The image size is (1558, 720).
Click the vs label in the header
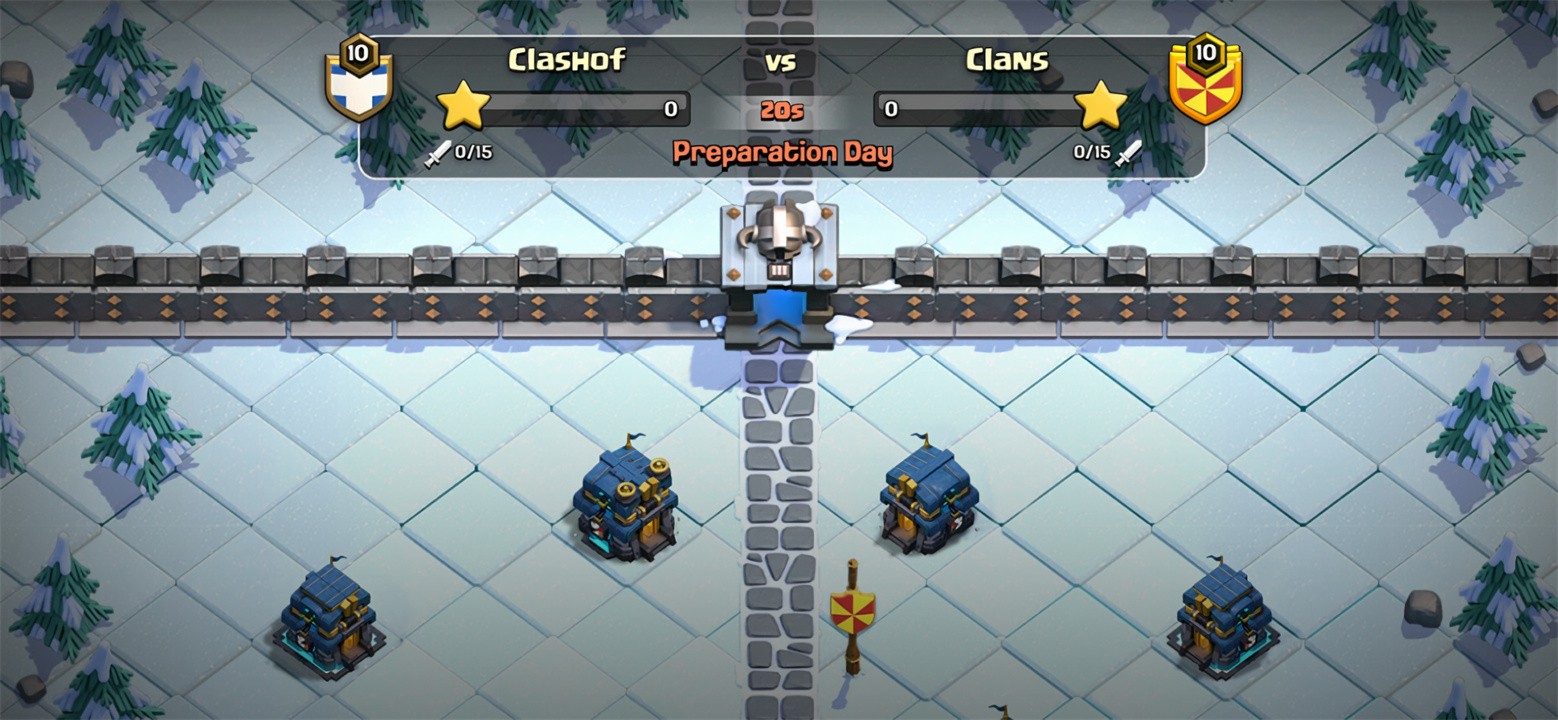782,61
